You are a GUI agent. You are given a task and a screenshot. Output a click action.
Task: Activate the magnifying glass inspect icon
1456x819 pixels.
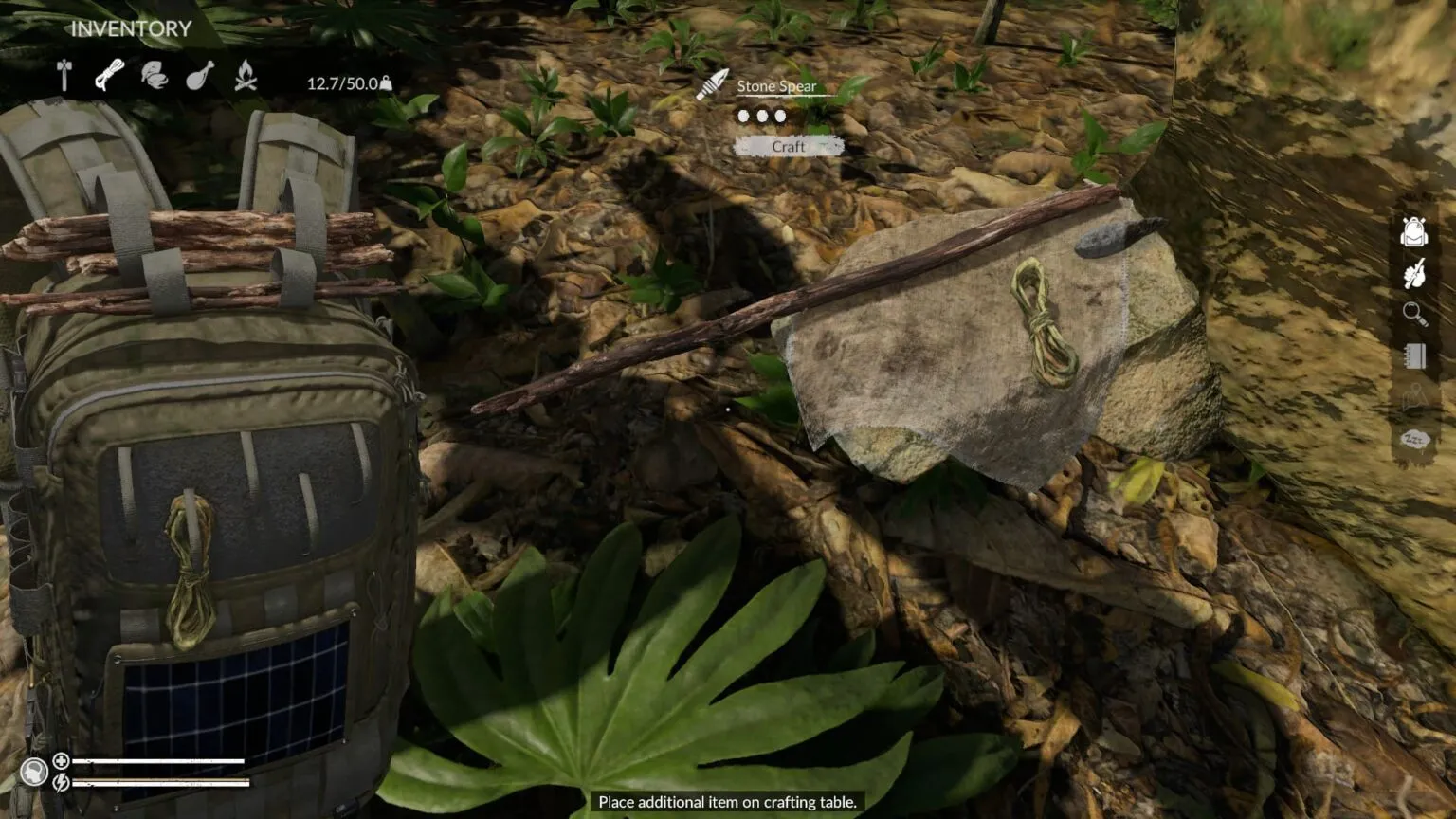[1413, 314]
